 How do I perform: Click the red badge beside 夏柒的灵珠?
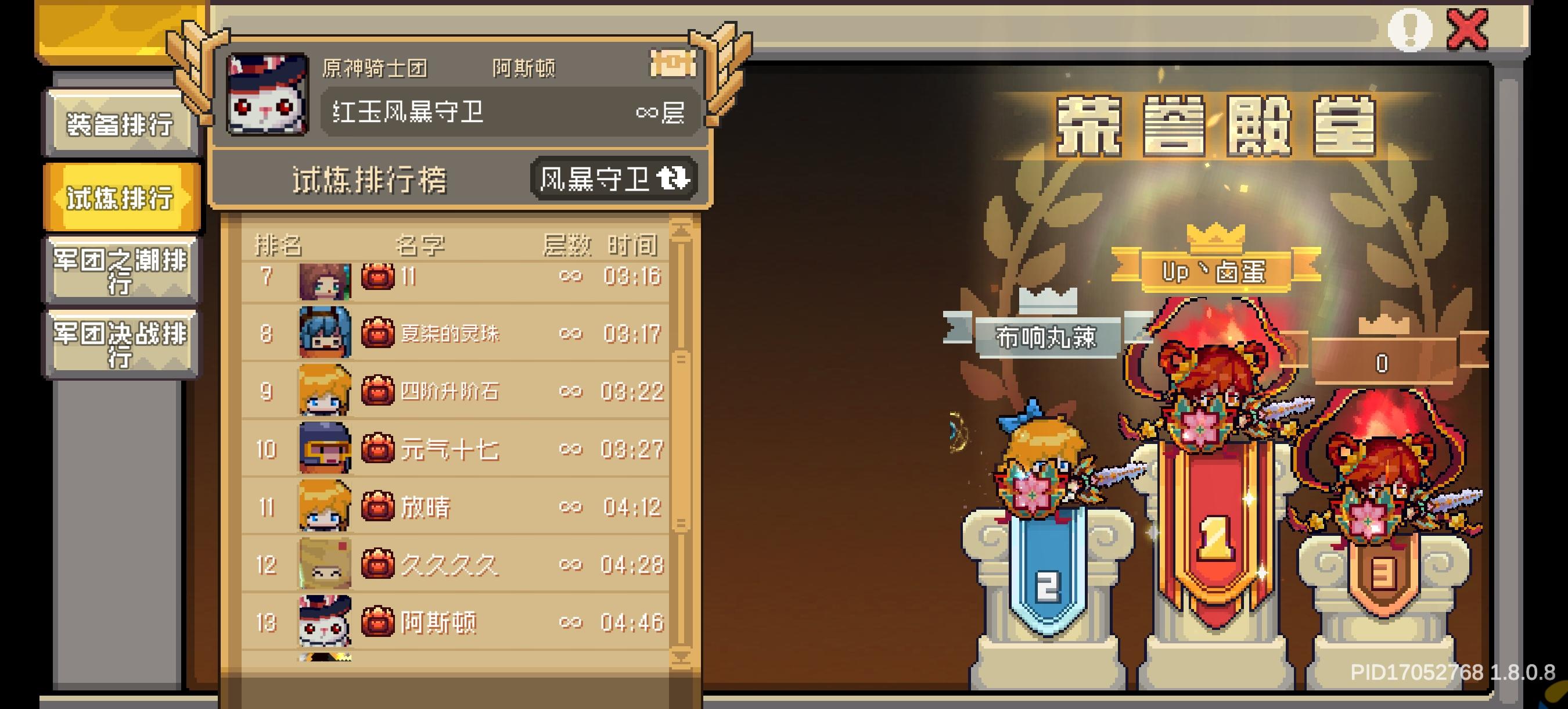377,332
